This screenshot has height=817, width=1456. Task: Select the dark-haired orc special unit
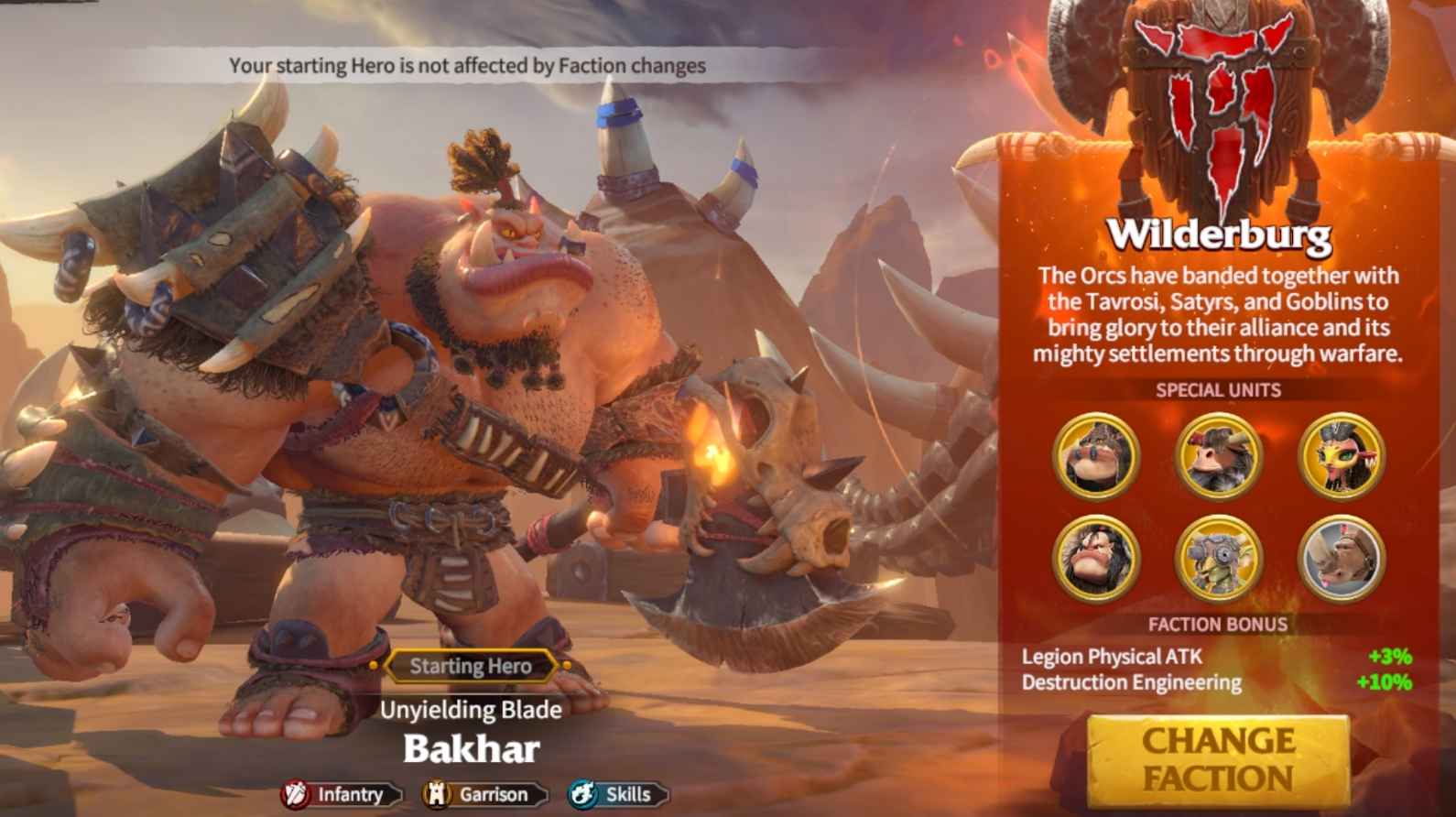pos(1095,558)
